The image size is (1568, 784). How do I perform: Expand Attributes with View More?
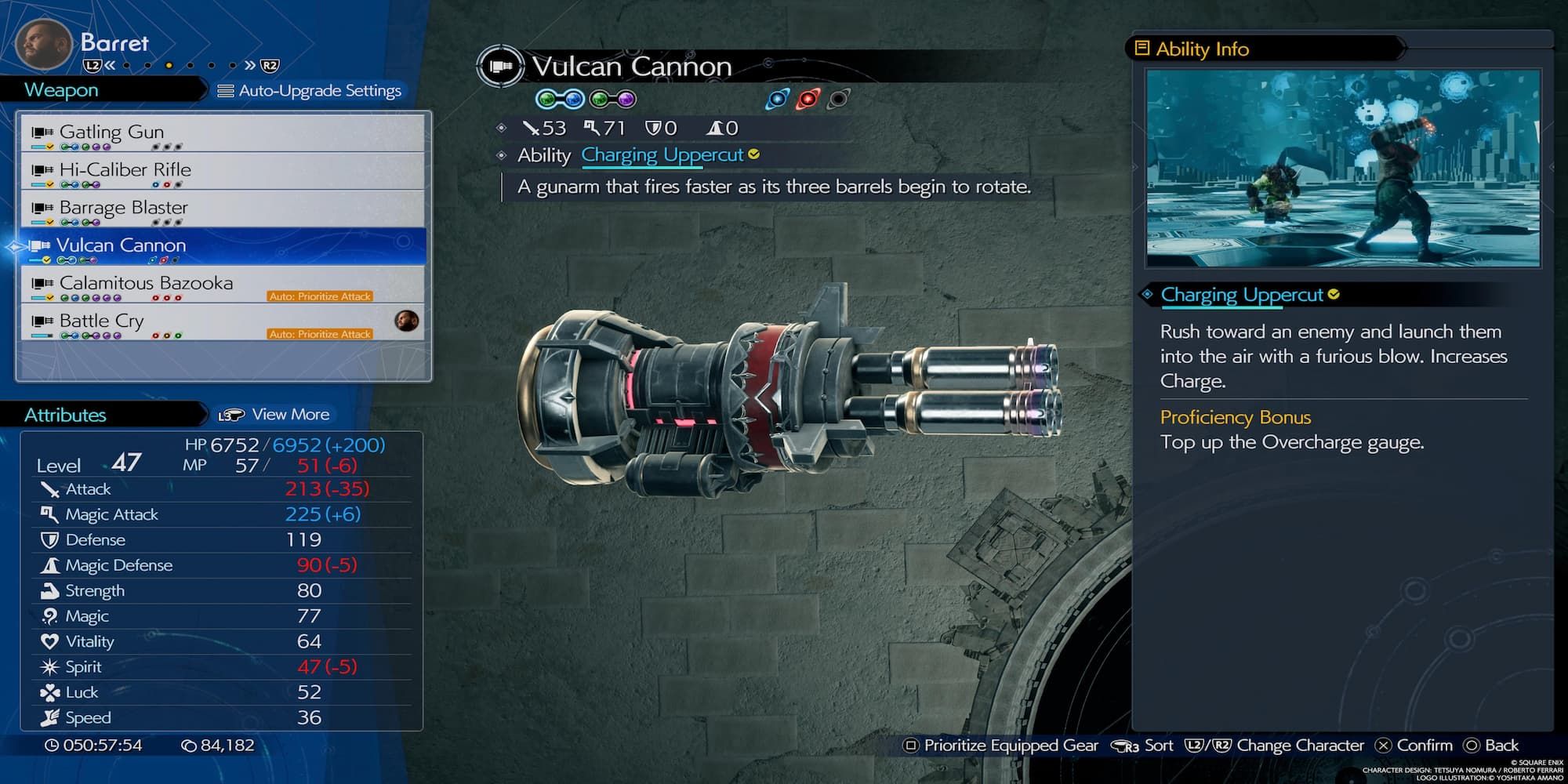pos(290,414)
